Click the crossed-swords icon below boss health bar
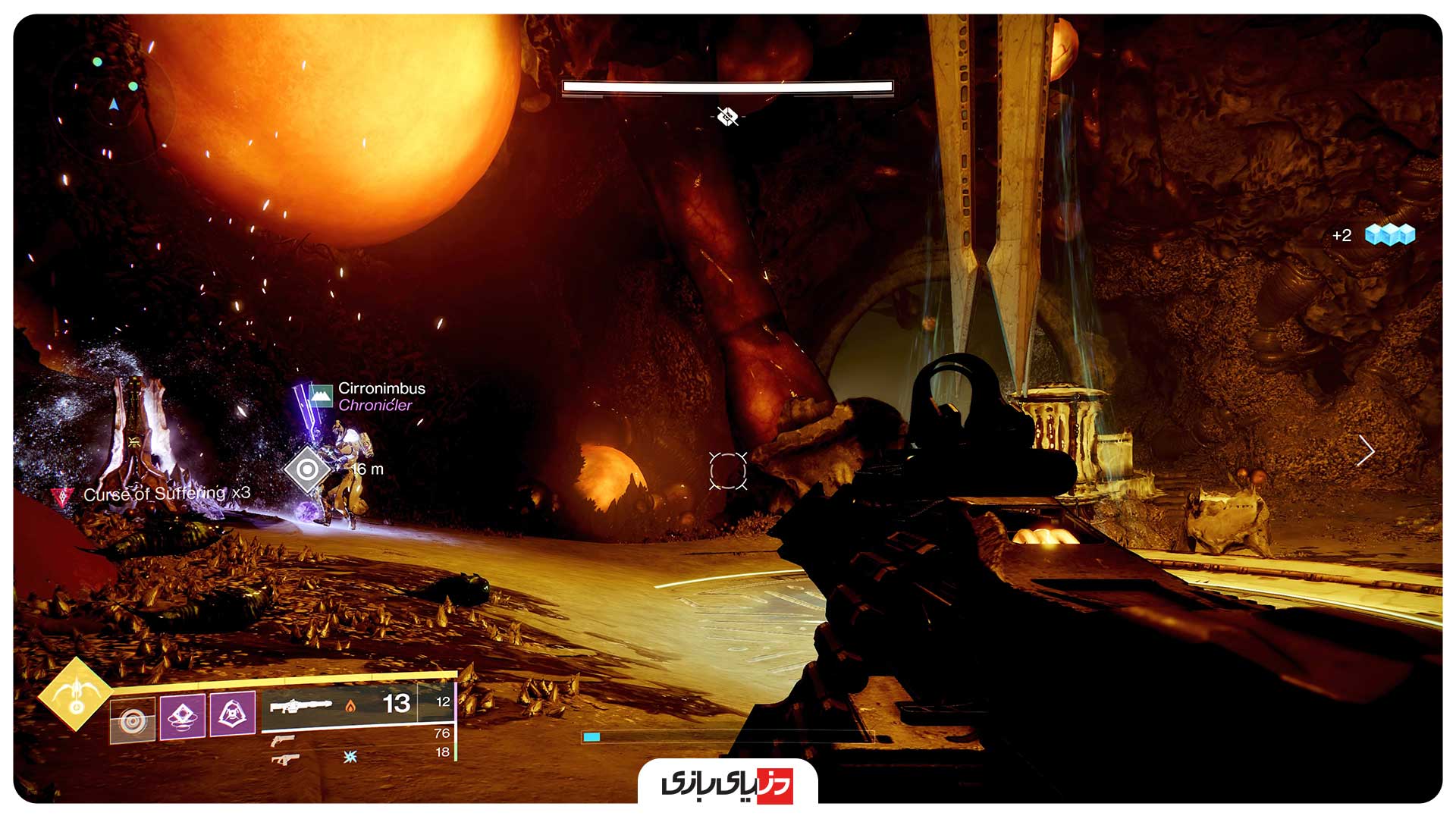The width and height of the screenshot is (1456, 819). click(726, 115)
